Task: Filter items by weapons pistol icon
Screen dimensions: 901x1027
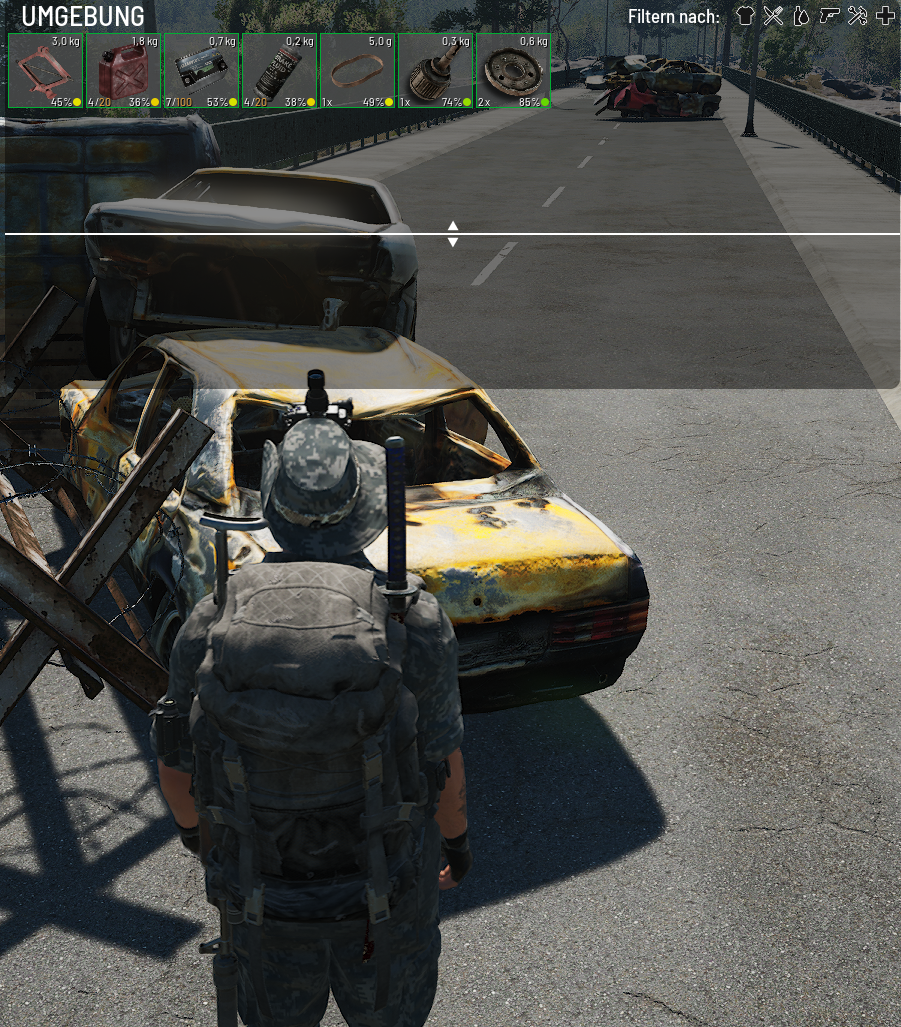Action: [x=829, y=16]
